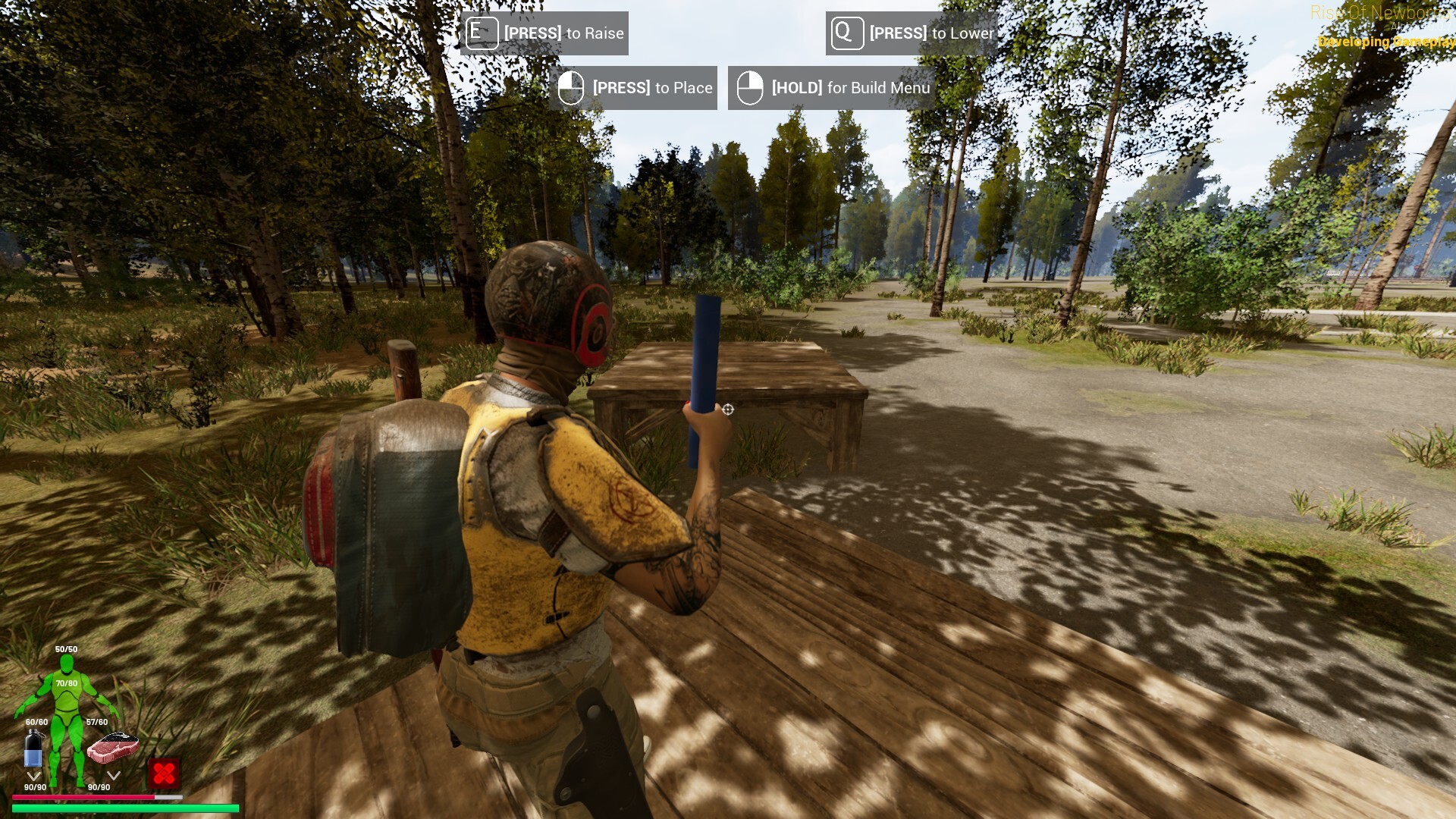
Task: Select the red bandage status icon
Action: tap(164, 773)
